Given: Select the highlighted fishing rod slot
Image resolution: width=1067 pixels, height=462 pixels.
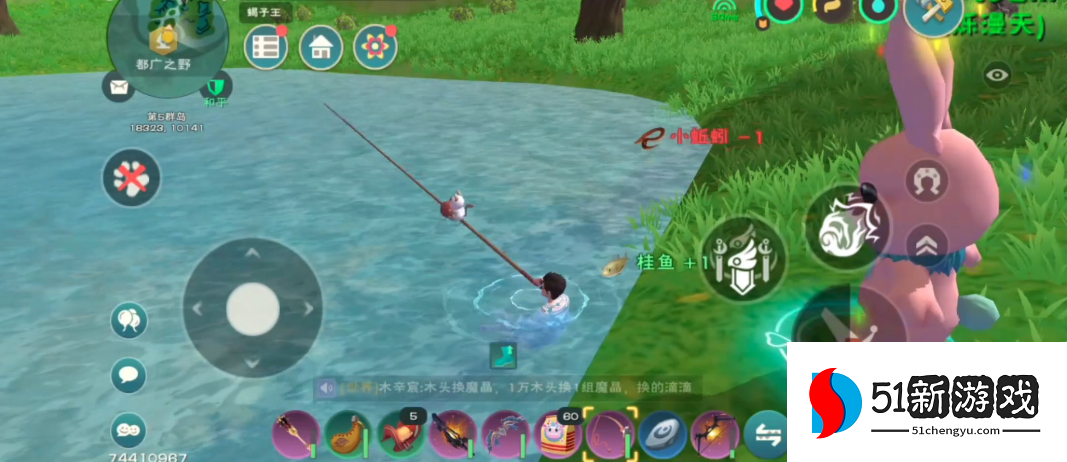Looking at the screenshot, I should 609,435.
